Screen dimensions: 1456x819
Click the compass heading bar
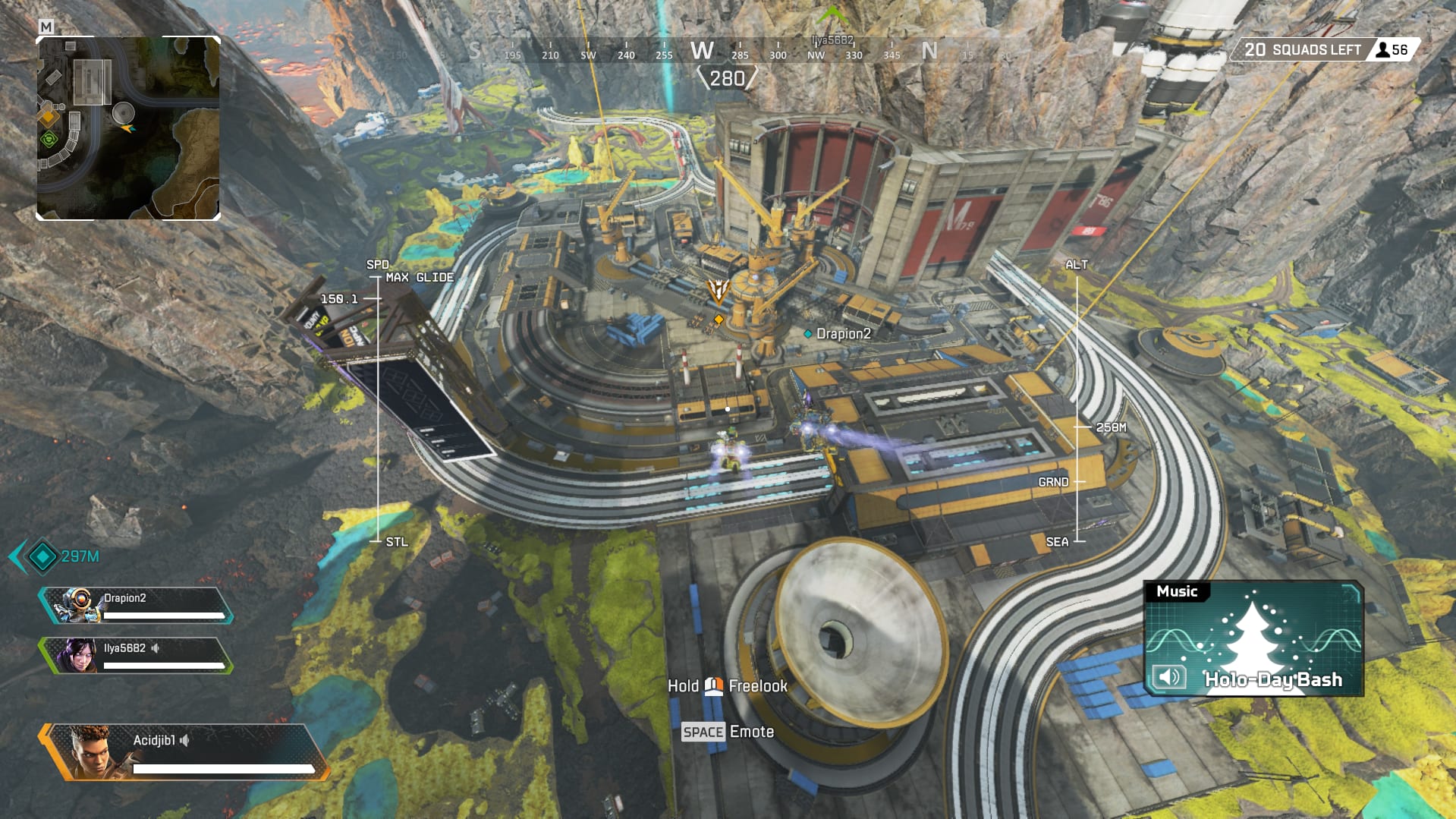(702, 52)
